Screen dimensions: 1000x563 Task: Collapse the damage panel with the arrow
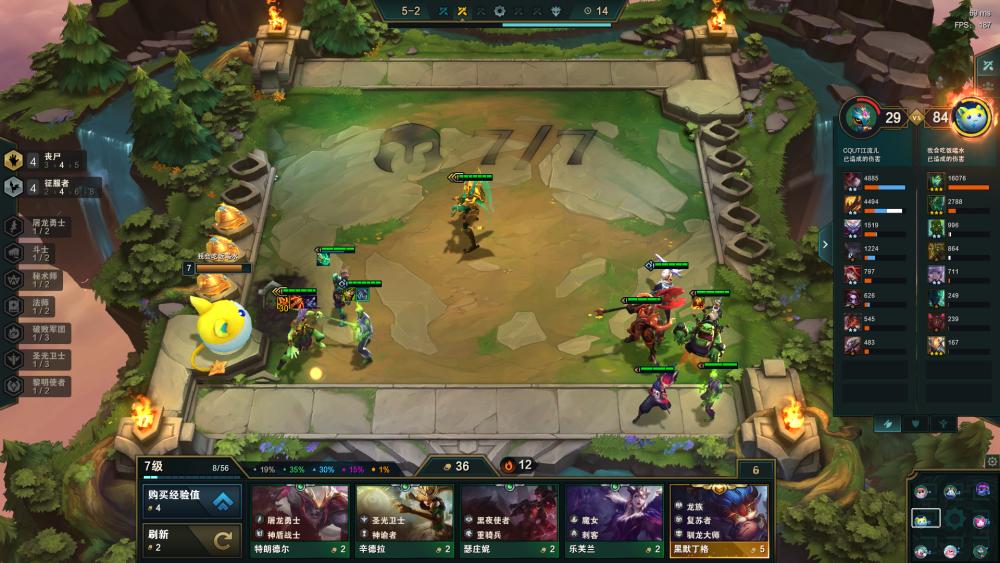pyautogui.click(x=825, y=243)
